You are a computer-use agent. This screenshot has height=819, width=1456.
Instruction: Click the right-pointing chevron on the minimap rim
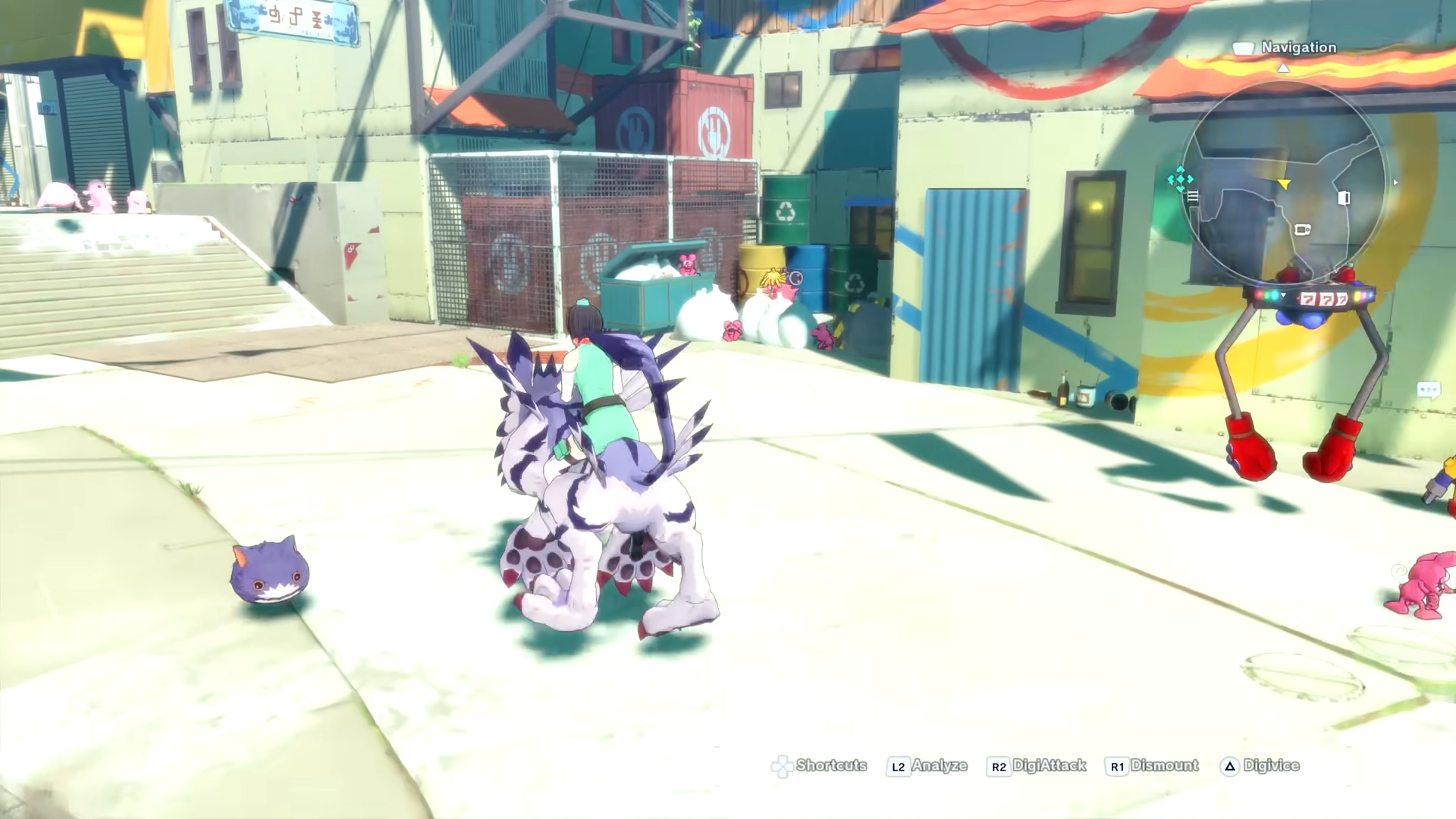tap(1395, 182)
